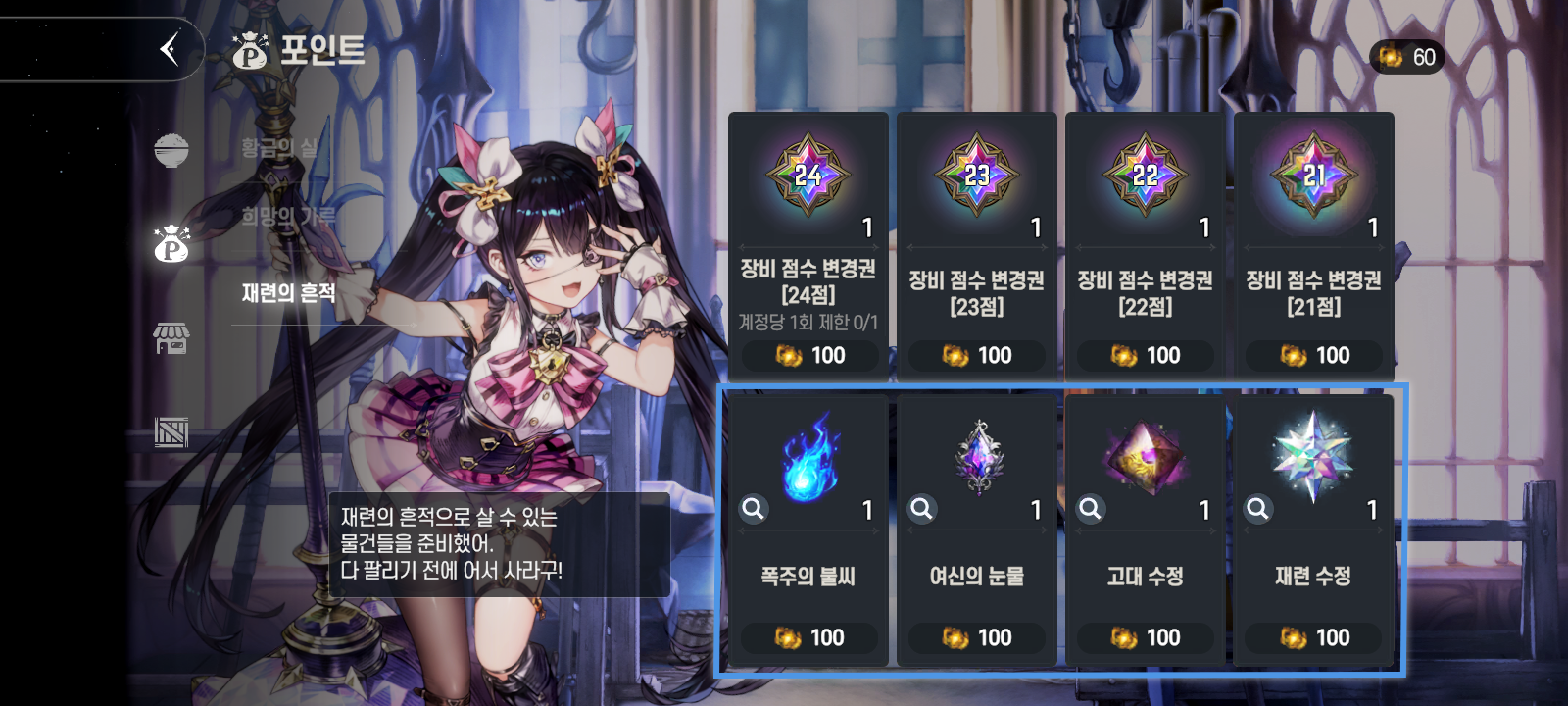The height and width of the screenshot is (706, 1568).
Task: Open the crate icon category
Action: (171, 431)
